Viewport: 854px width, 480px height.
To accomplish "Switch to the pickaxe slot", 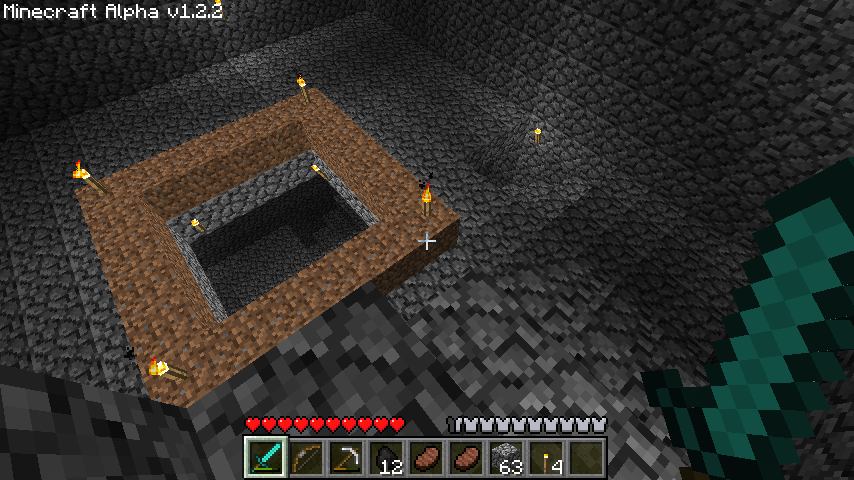I will [x=346, y=458].
